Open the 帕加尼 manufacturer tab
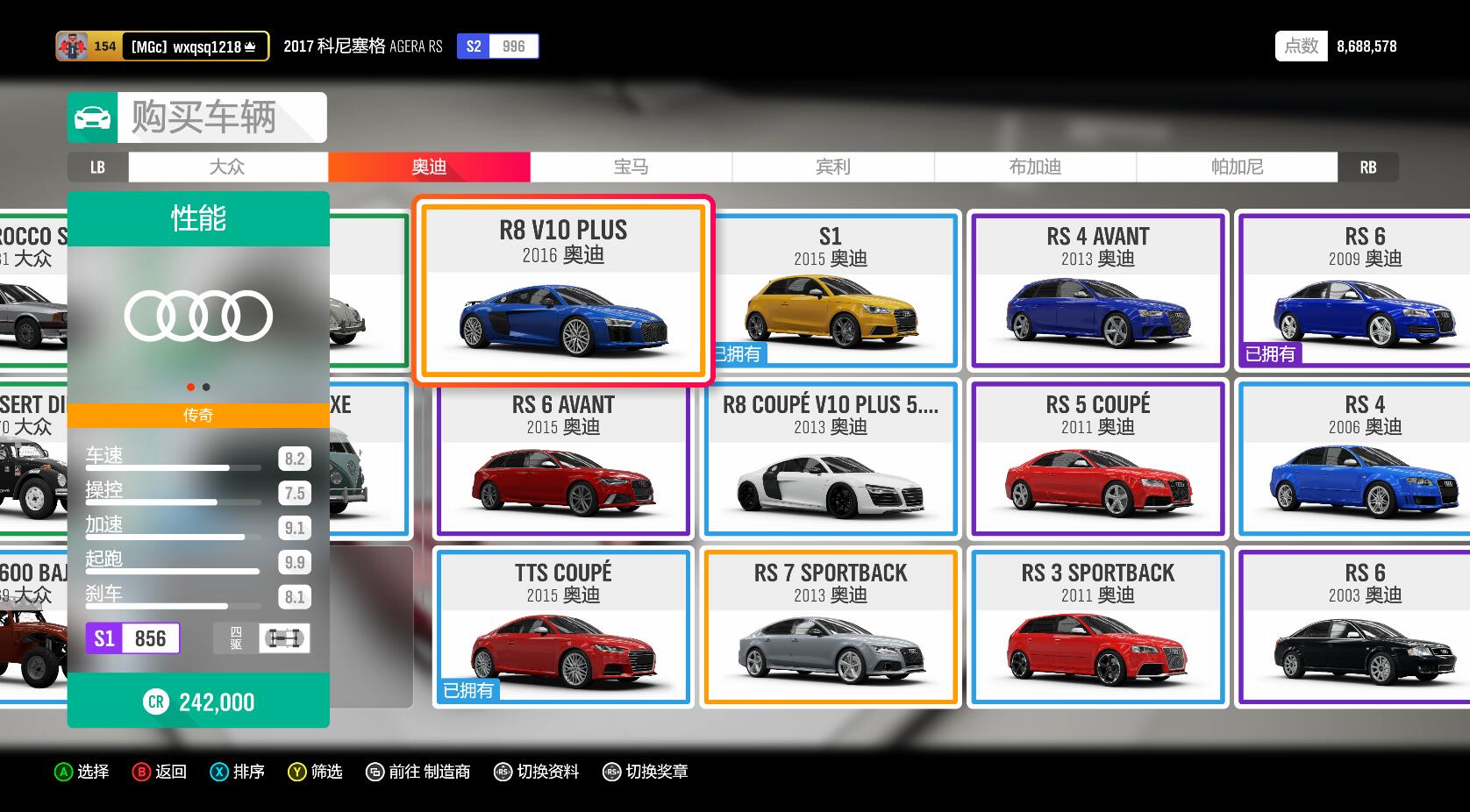Image resolution: width=1470 pixels, height=812 pixels. 1237,167
